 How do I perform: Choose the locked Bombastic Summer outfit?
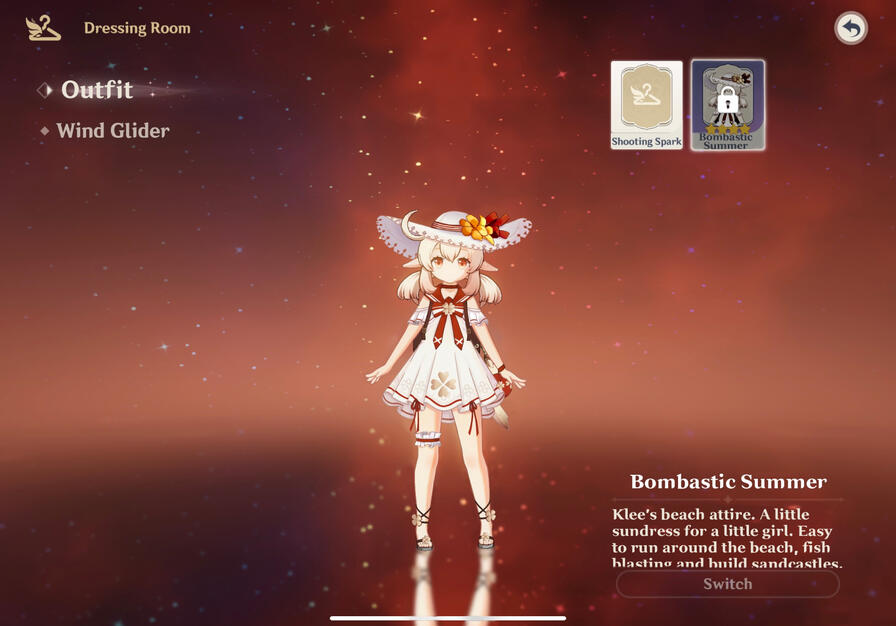click(727, 105)
